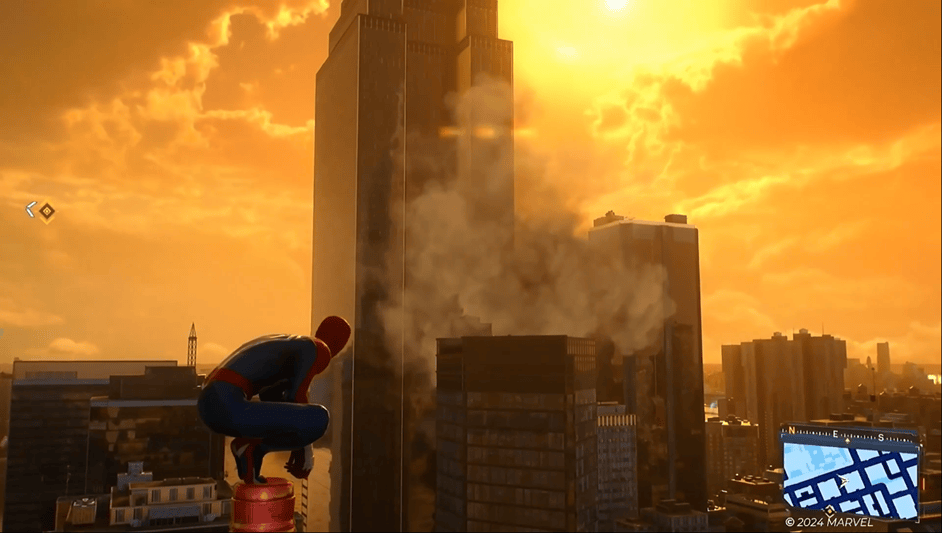Click the diamond waypoint on minimap's bottom edge
This screenshot has height=533, width=942.
point(829,512)
